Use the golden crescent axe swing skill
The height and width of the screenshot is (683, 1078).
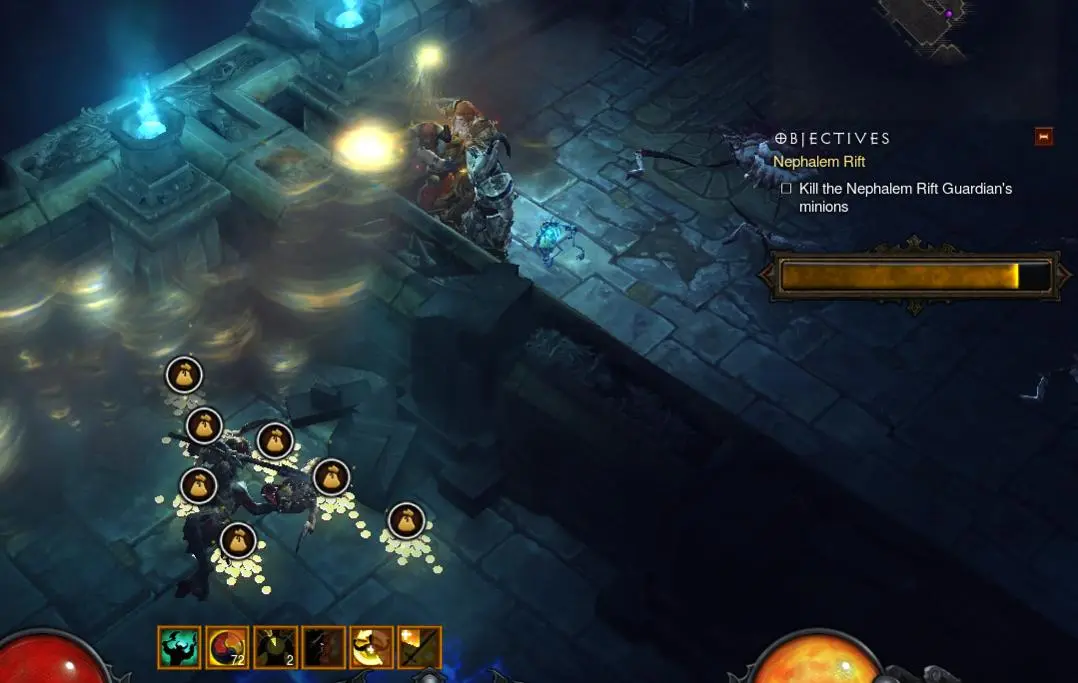371,647
